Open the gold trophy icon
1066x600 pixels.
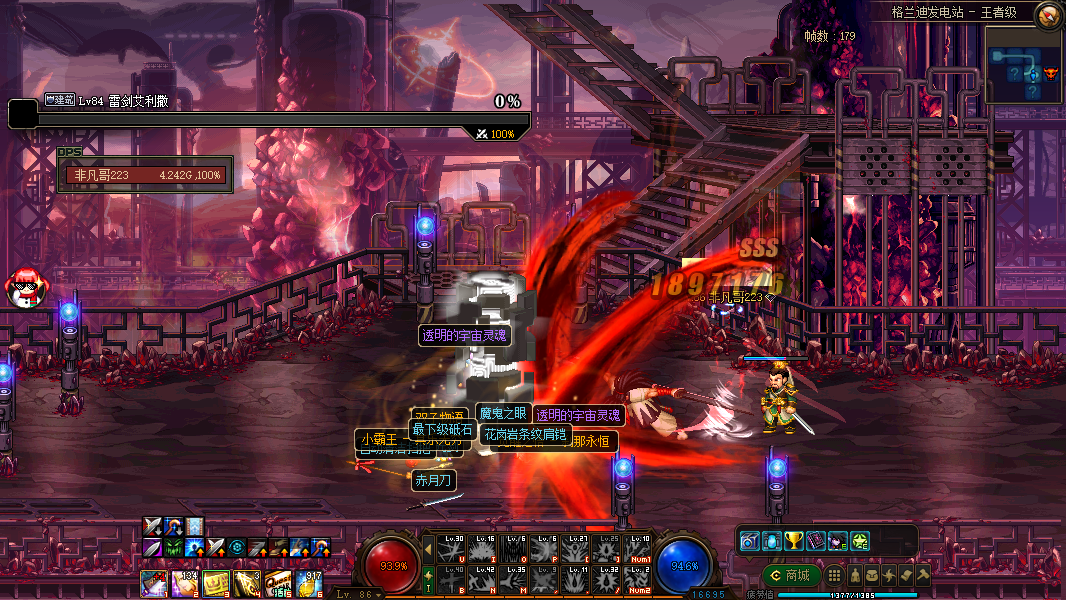point(794,541)
